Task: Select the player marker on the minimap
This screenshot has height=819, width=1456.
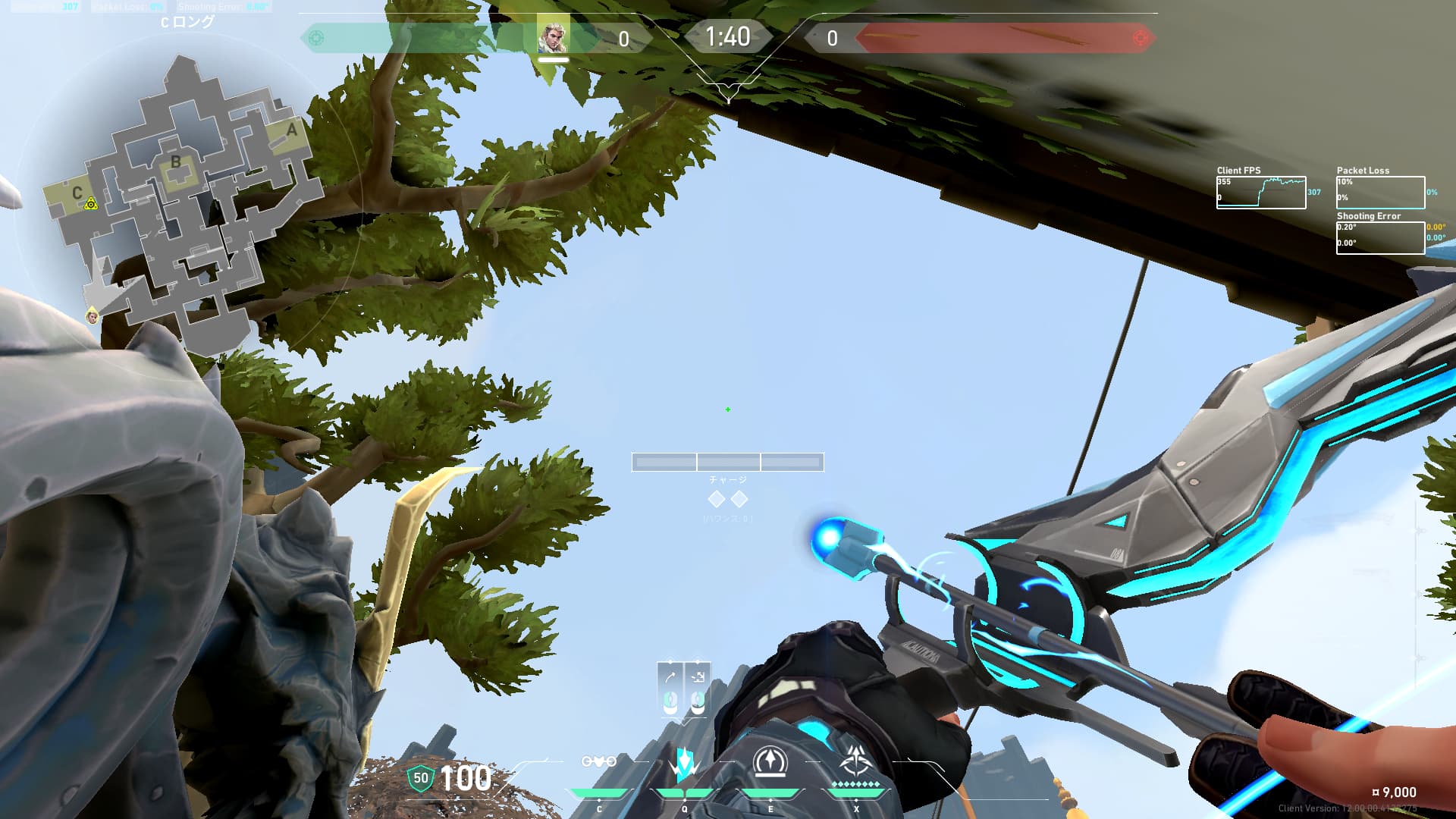Action: pos(93,315)
